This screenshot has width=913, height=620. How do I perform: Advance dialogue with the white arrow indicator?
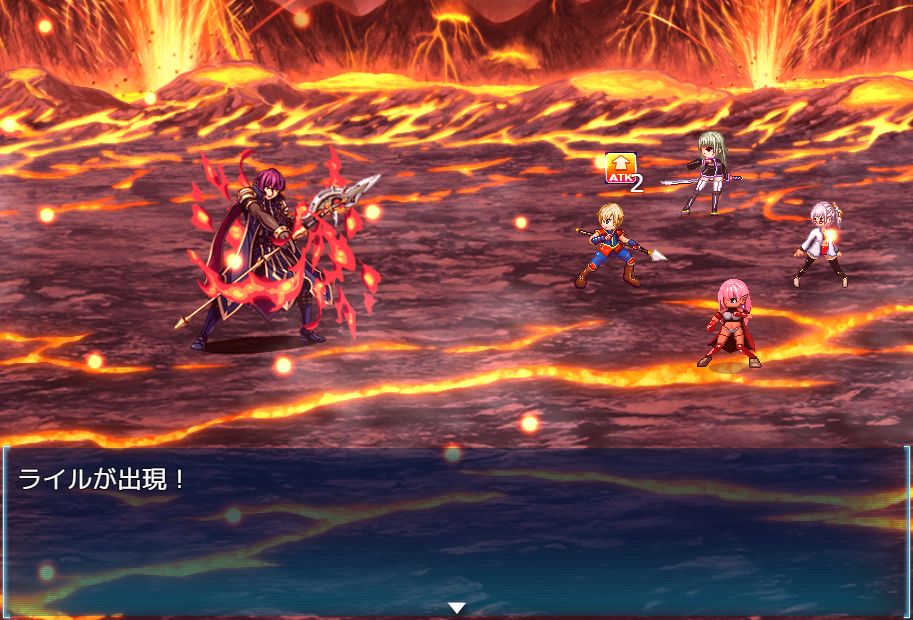pyautogui.click(x=457, y=607)
